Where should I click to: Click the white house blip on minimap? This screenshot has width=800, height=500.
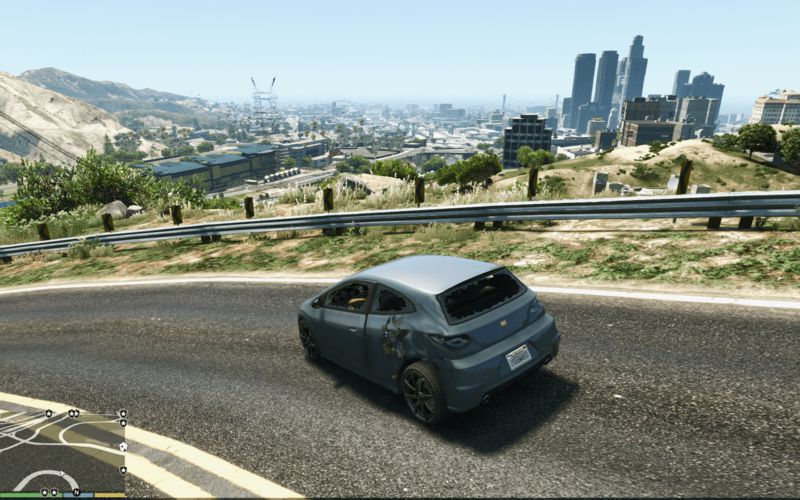pyautogui.click(x=123, y=447)
